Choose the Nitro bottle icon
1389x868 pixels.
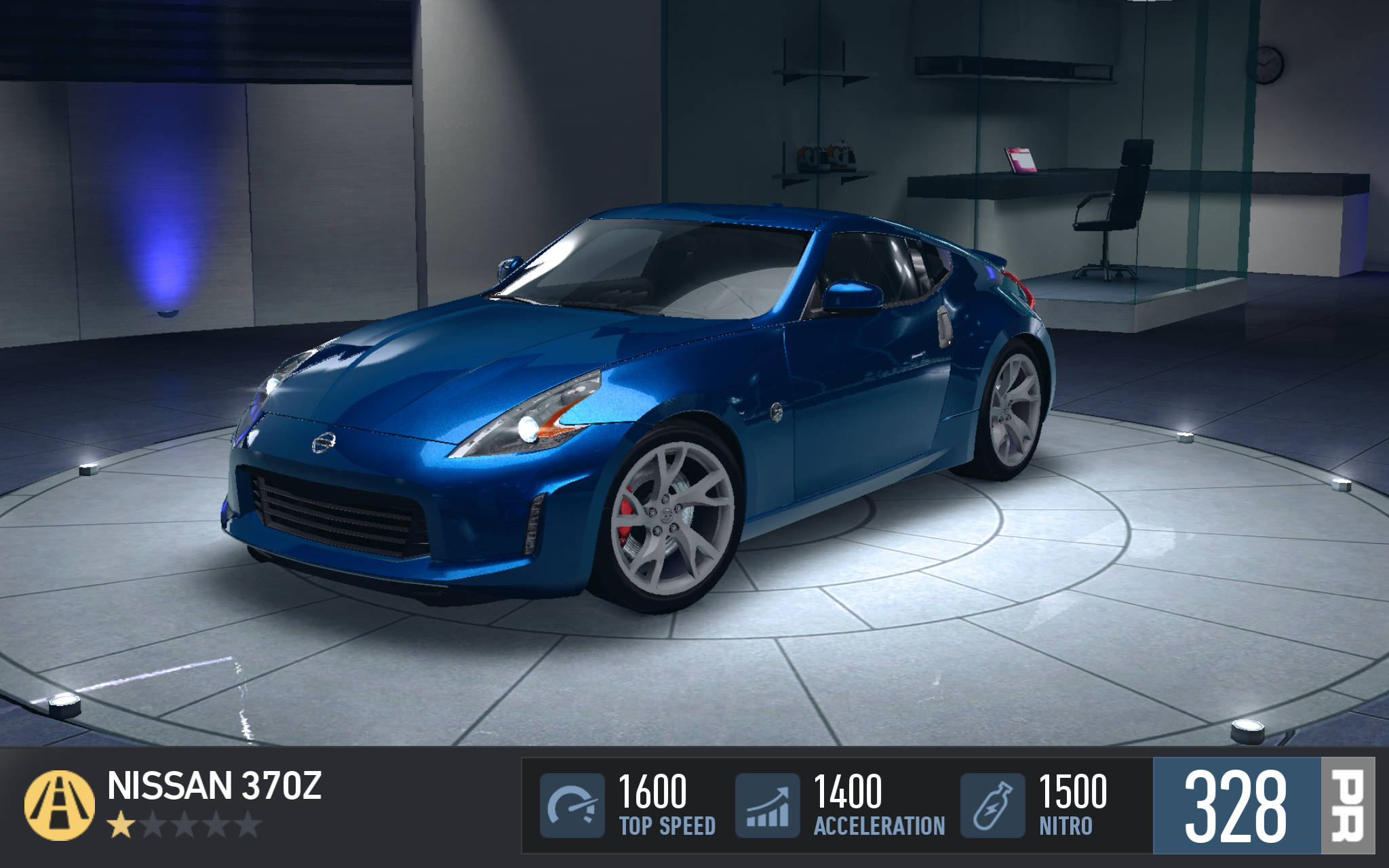(x=992, y=806)
